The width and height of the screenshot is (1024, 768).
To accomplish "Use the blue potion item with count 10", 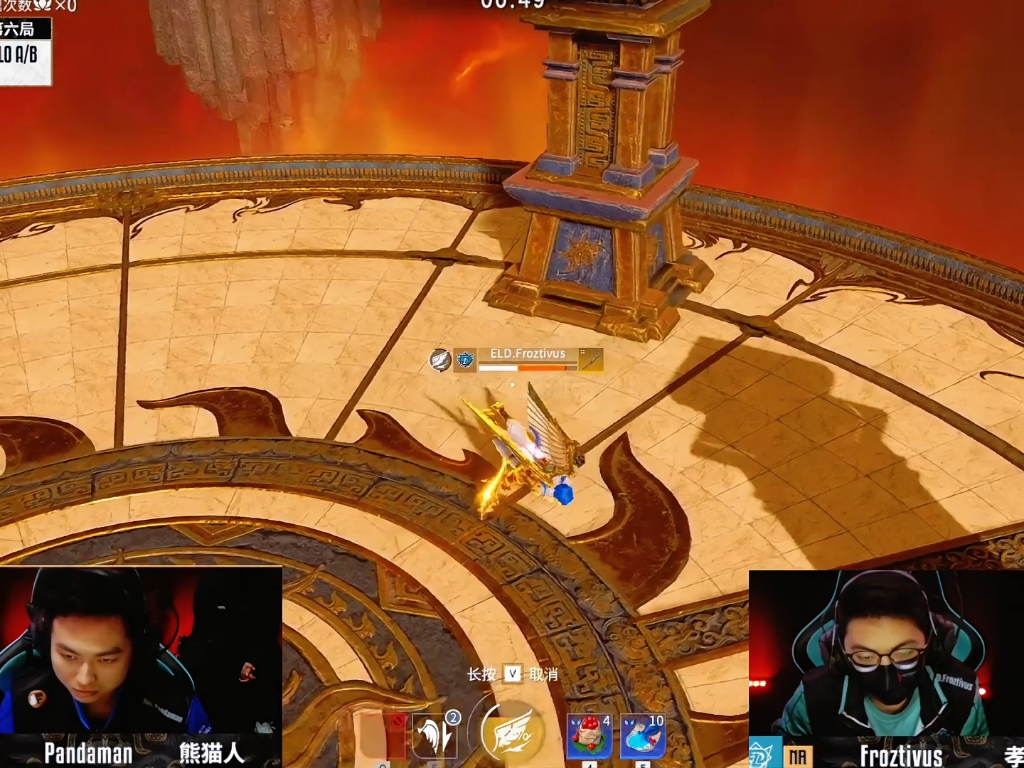I will coord(642,737).
